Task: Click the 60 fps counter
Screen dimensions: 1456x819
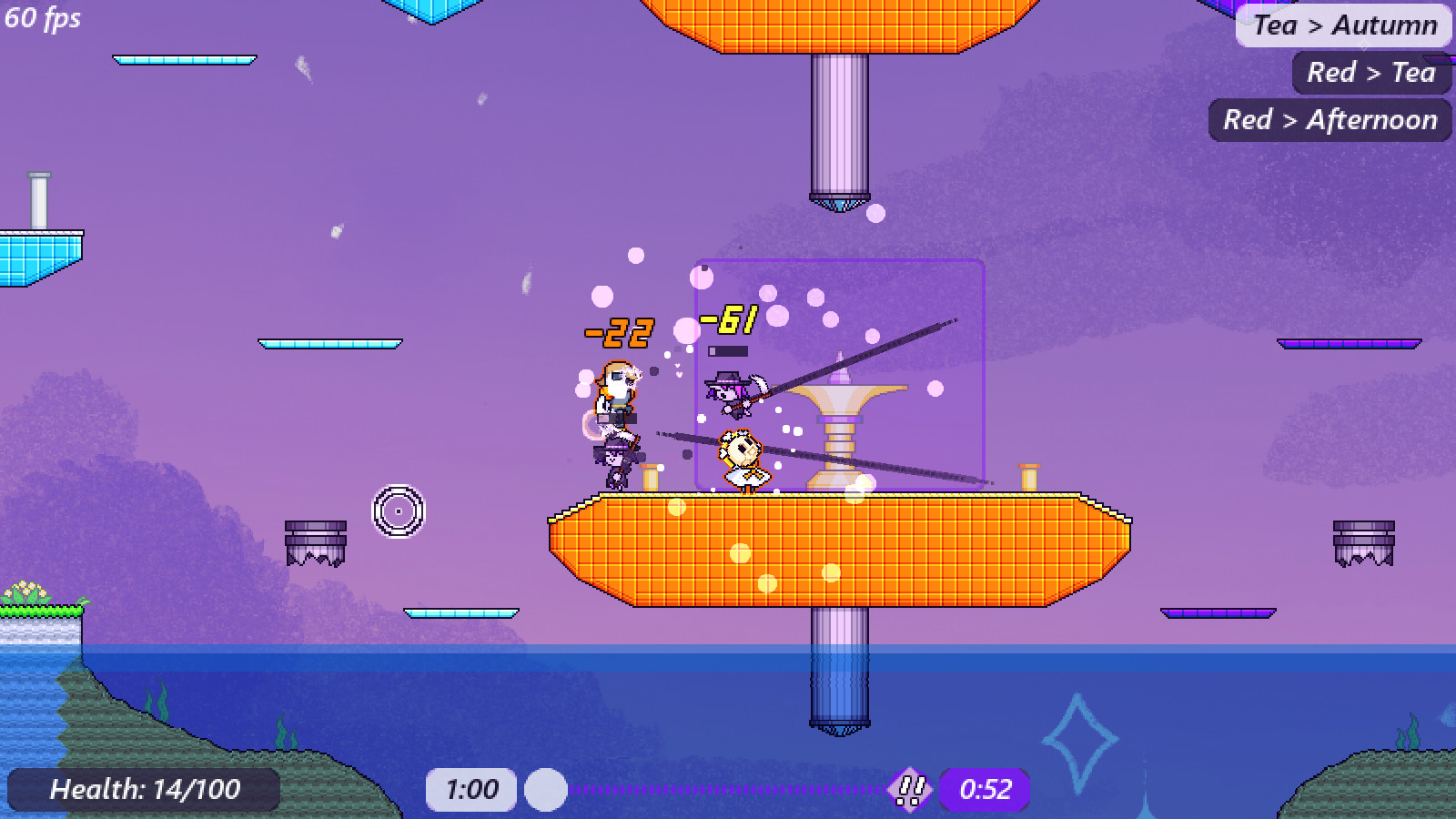Action: click(41, 20)
